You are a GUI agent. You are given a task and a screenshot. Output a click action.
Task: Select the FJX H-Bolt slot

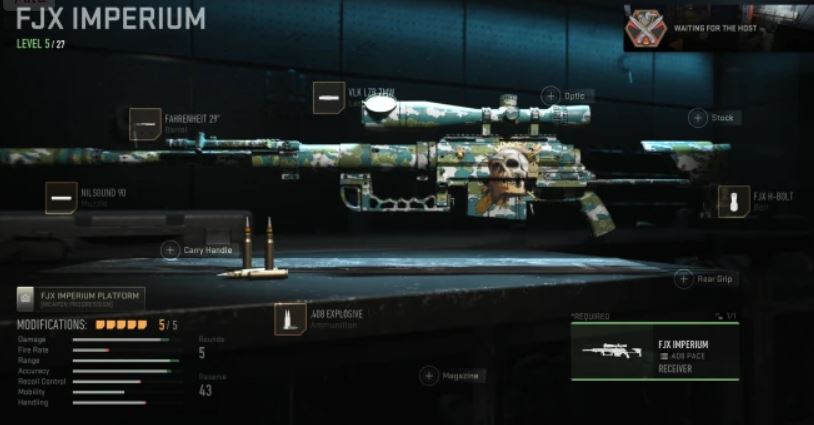pos(740,201)
